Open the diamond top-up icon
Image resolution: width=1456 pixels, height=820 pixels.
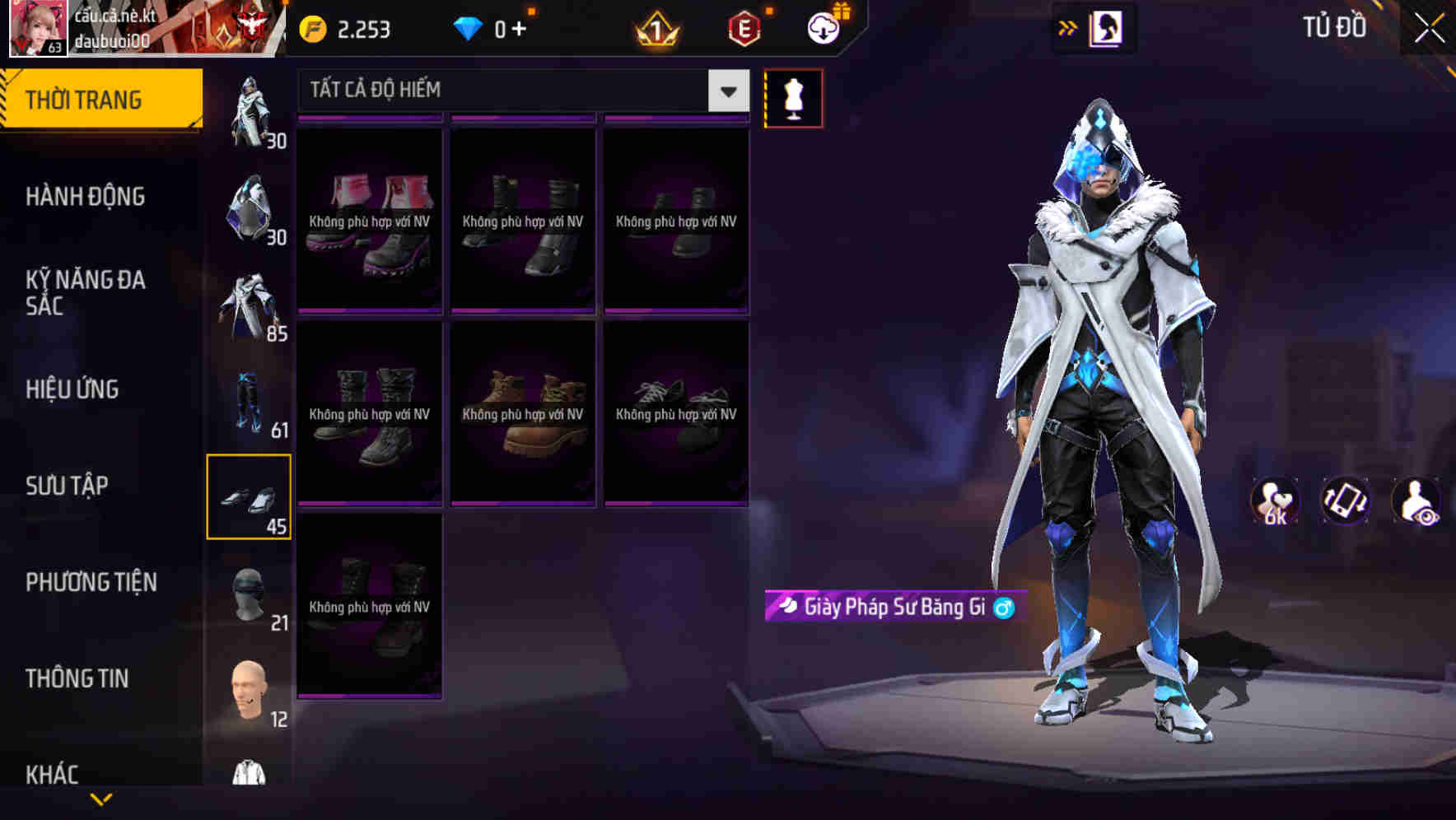469,27
